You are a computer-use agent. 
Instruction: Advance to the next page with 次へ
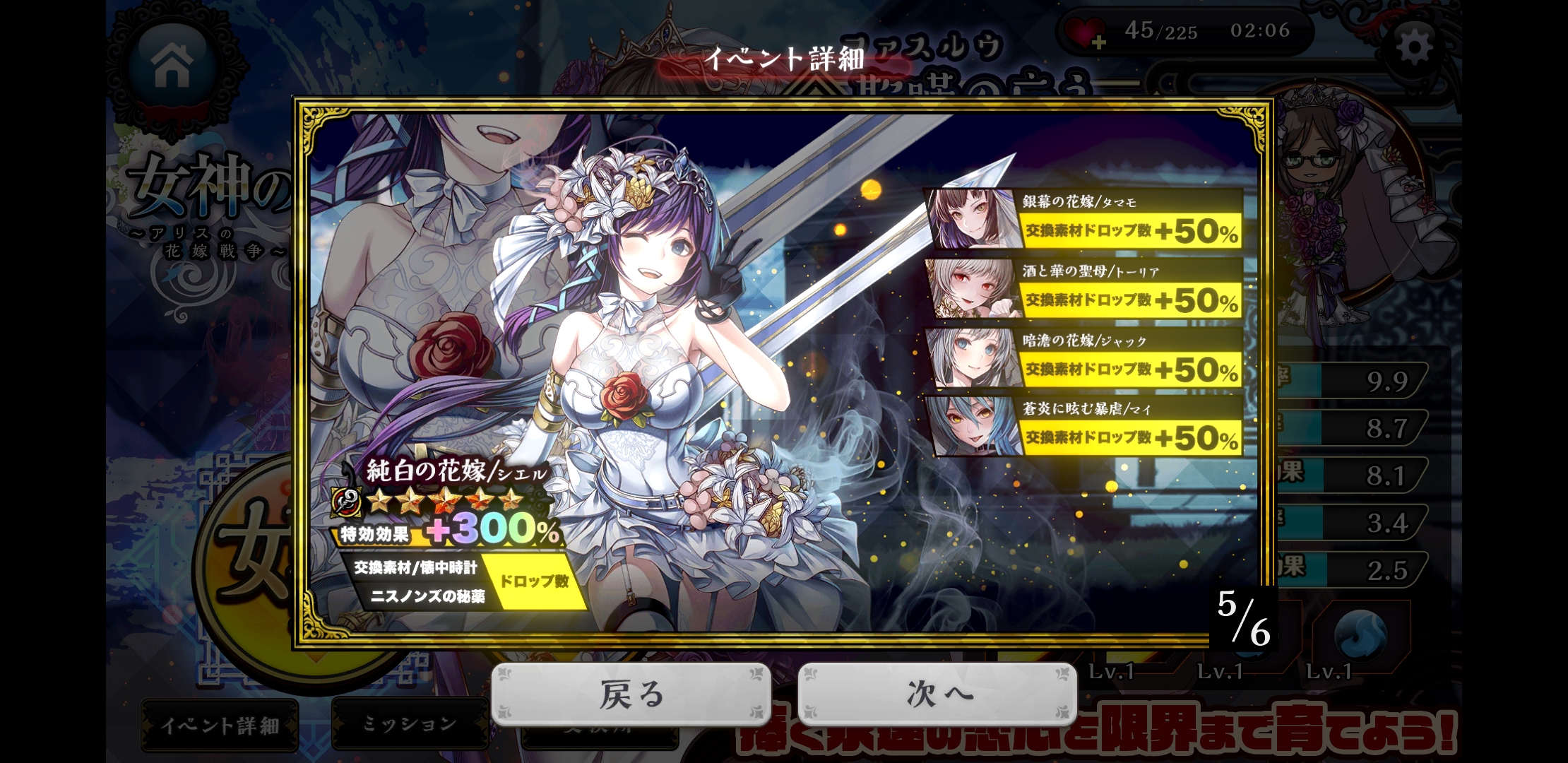click(937, 694)
